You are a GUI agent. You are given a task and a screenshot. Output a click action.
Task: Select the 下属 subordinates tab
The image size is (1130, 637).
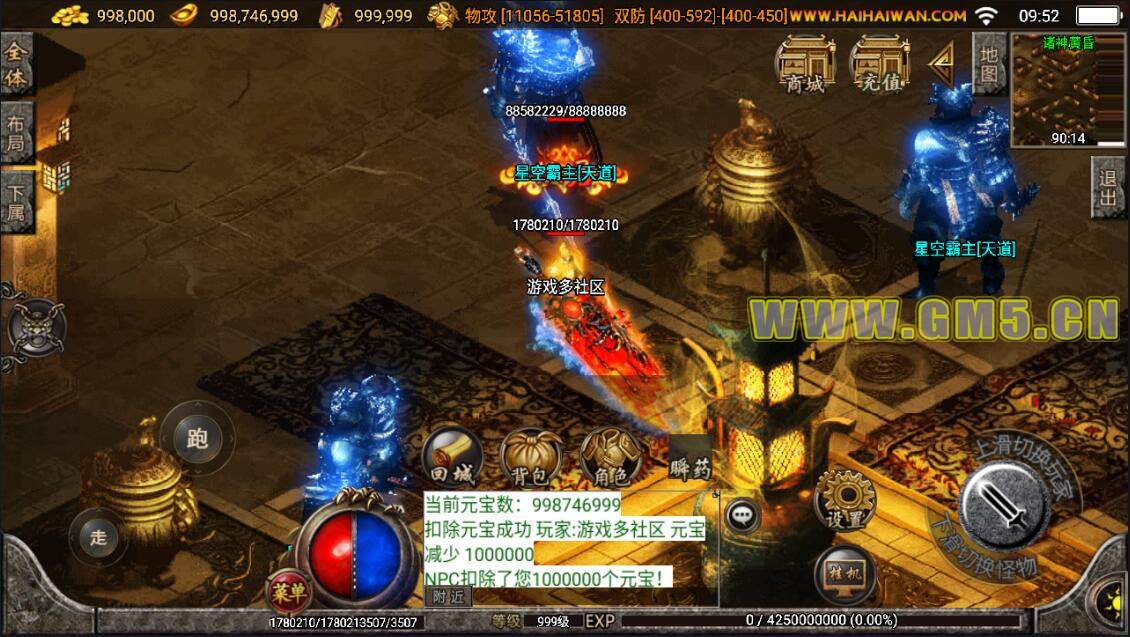tap(17, 203)
